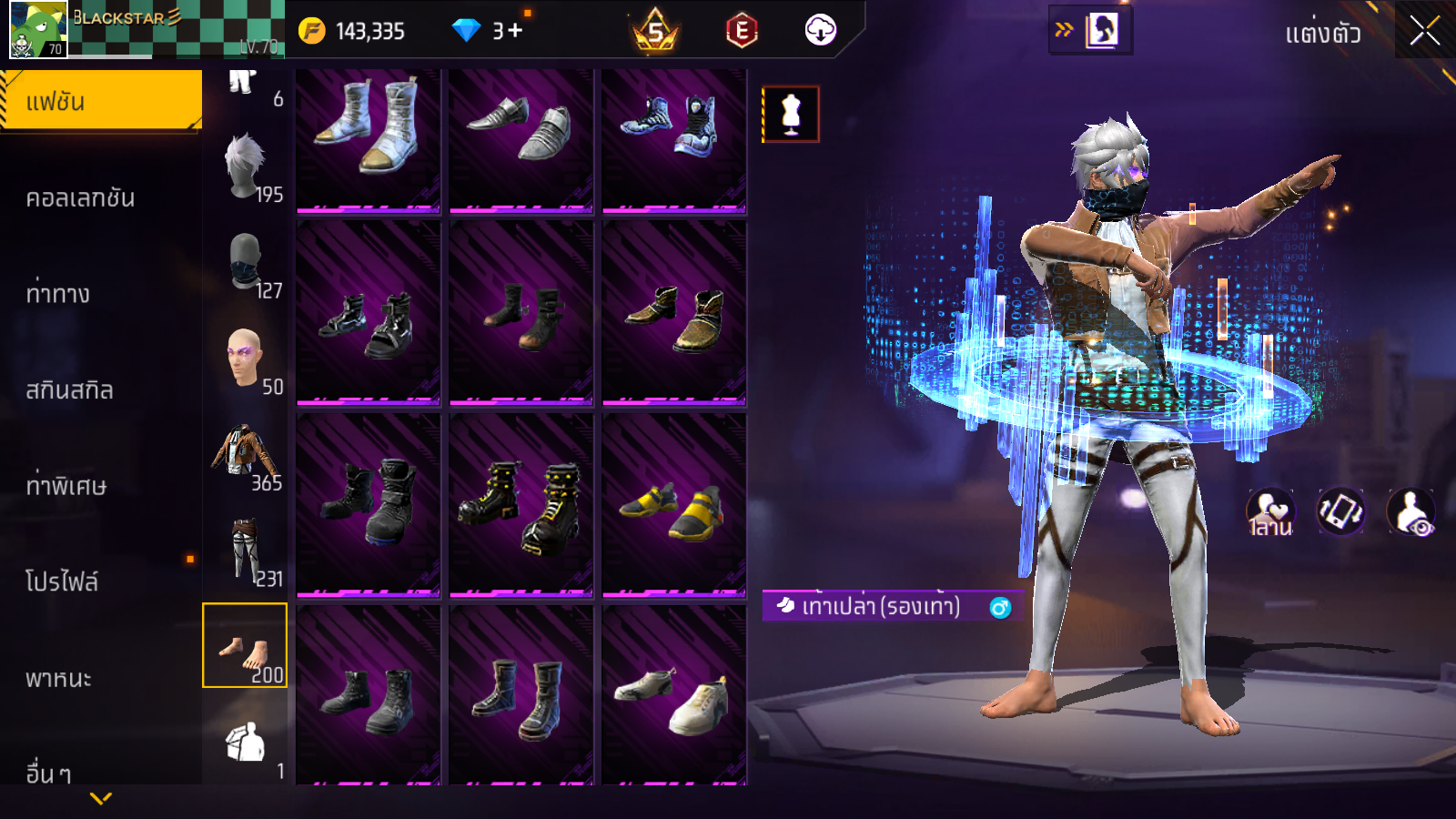
Task: Select the white sneakers
Action: click(x=673, y=696)
